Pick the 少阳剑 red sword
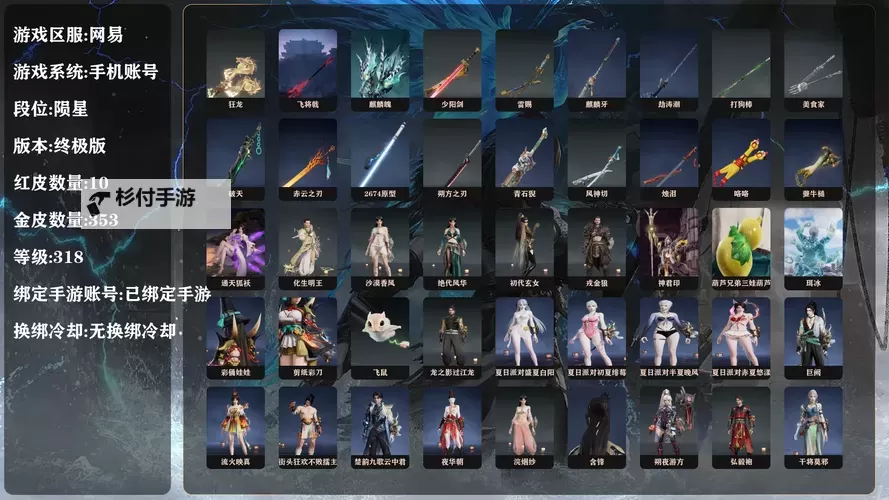 tap(451, 68)
